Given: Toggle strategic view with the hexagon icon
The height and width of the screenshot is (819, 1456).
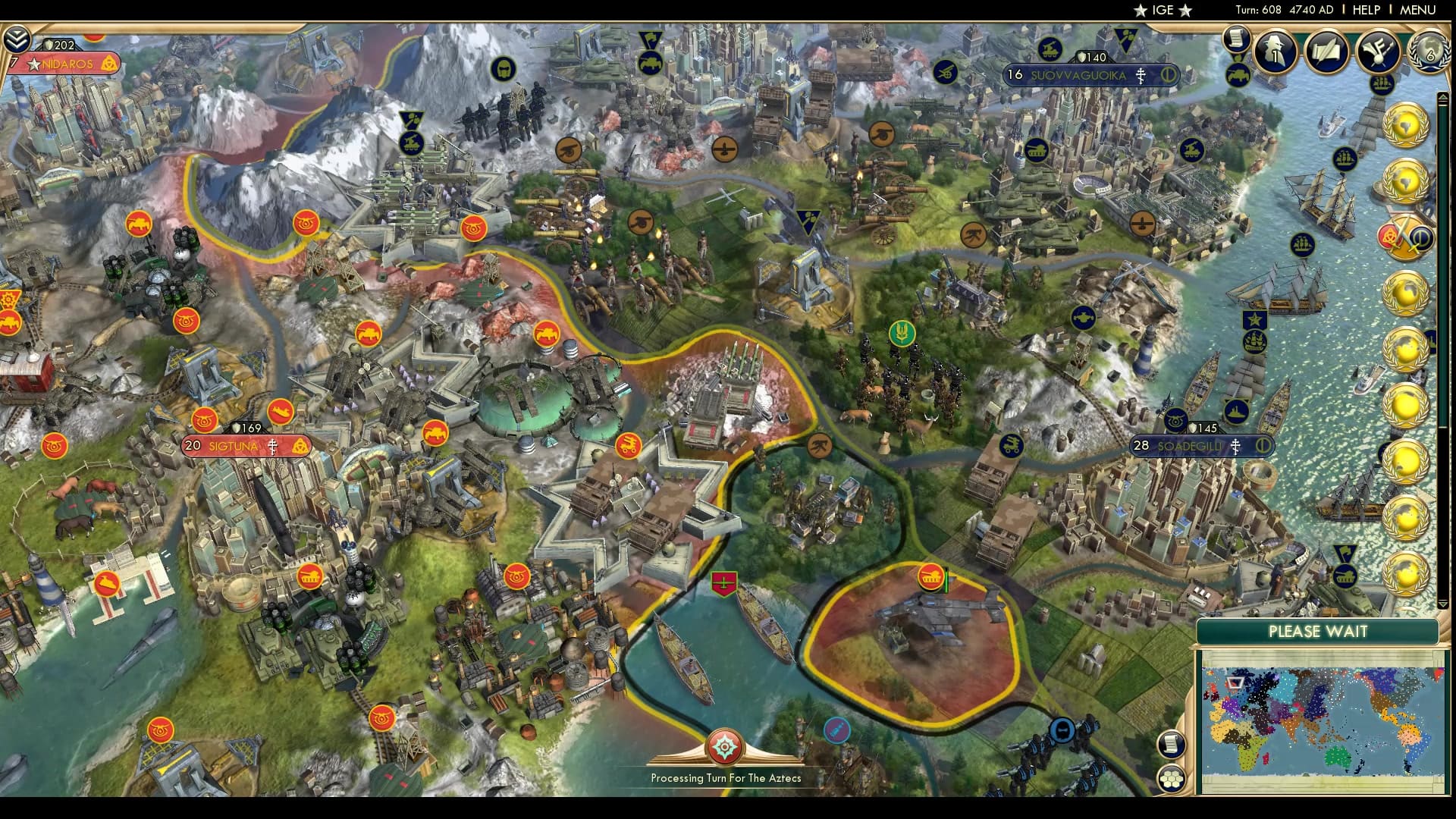Looking at the screenshot, I should [1172, 778].
